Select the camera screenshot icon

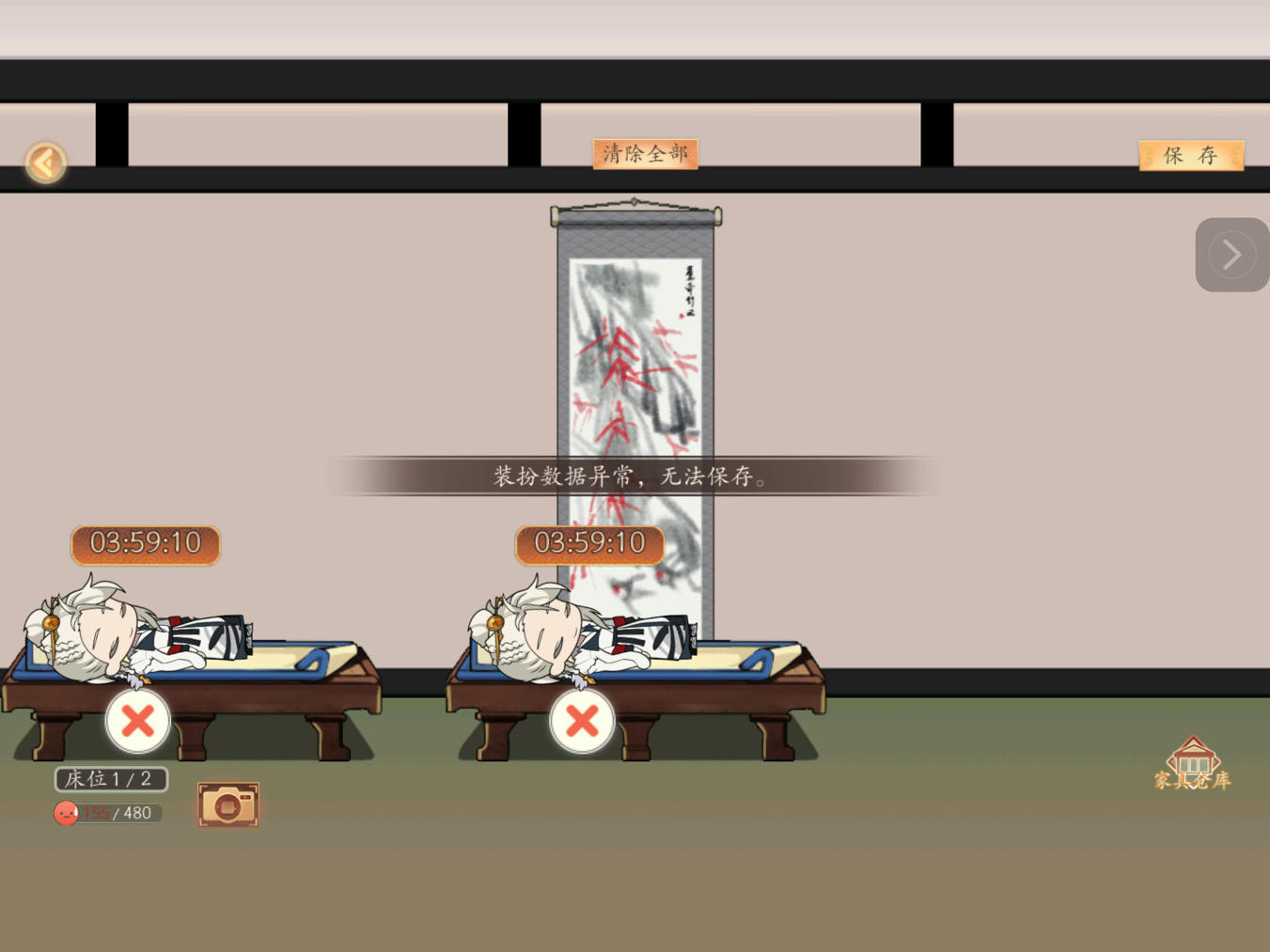pos(227,804)
